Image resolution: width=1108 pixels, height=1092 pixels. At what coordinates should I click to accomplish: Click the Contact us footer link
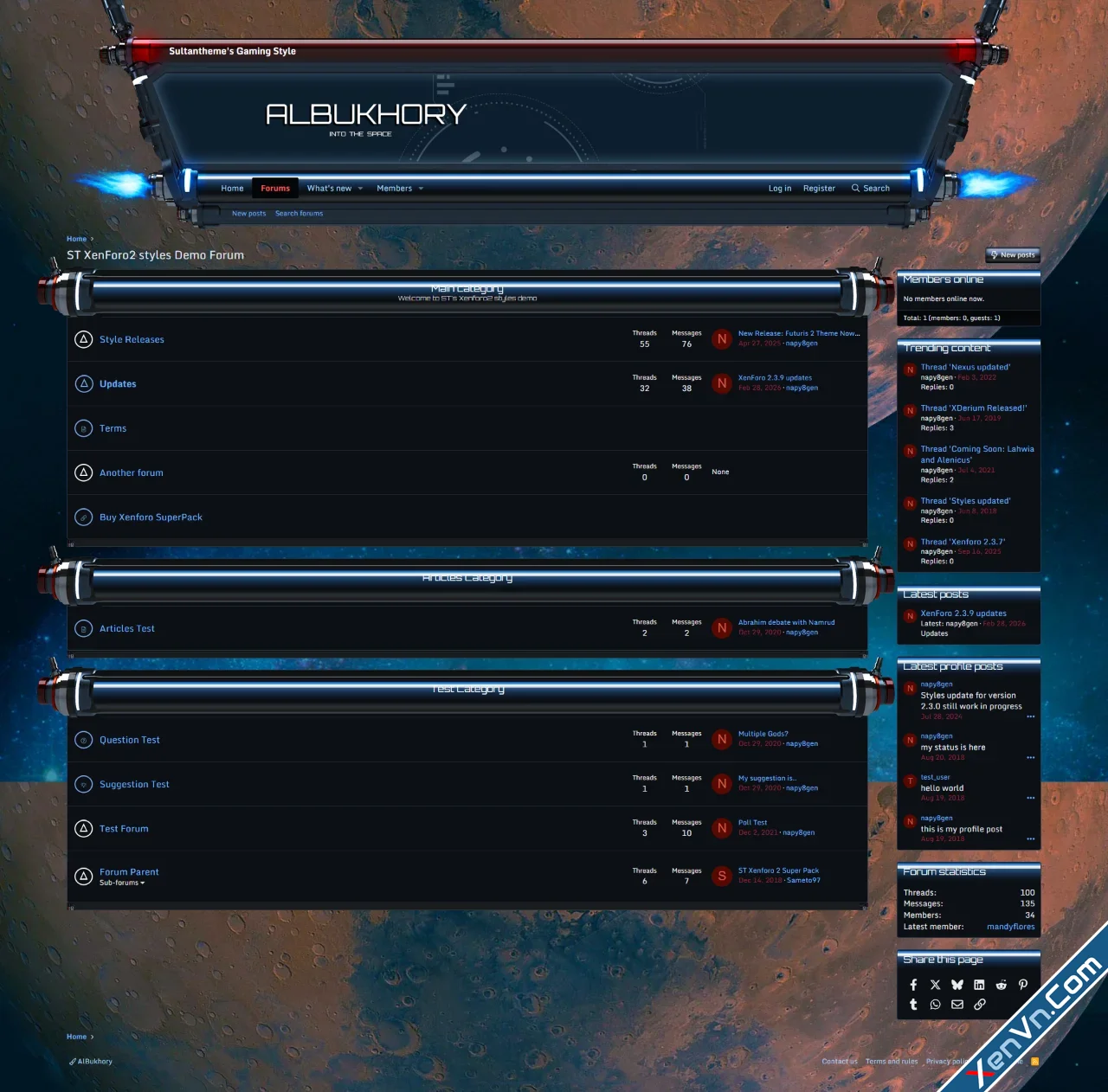840,1062
